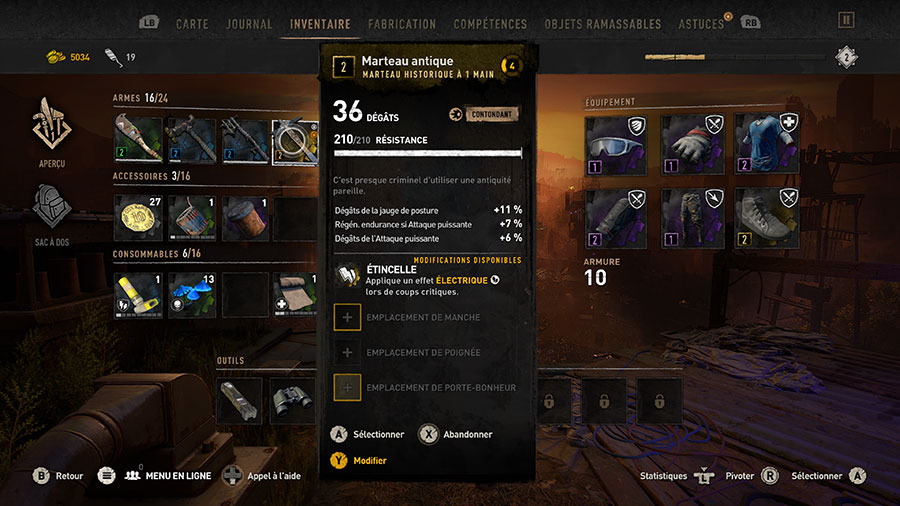The height and width of the screenshot is (506, 900).
Task: Switch to the Carte tab
Action: pyautogui.click(x=193, y=23)
